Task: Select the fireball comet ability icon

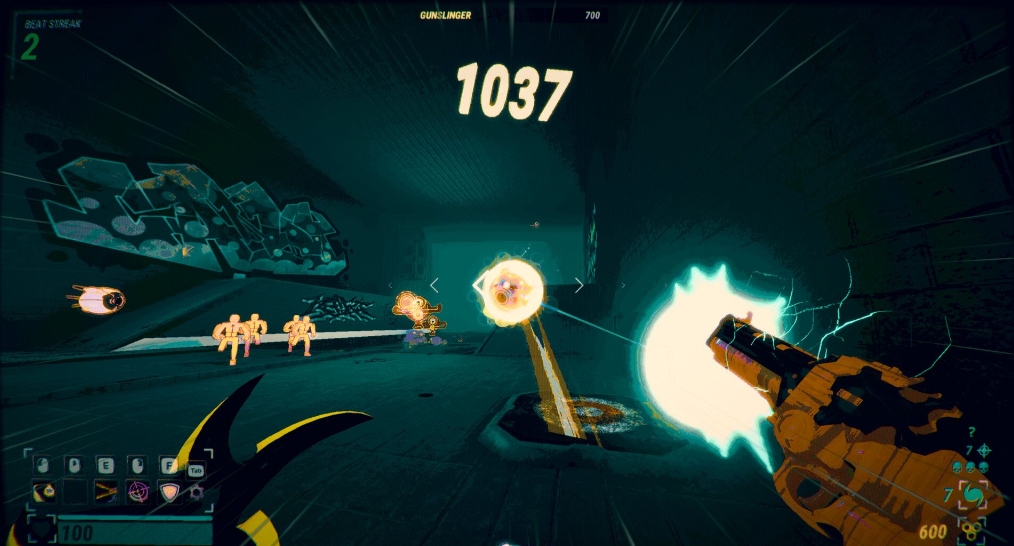Action: [44, 490]
